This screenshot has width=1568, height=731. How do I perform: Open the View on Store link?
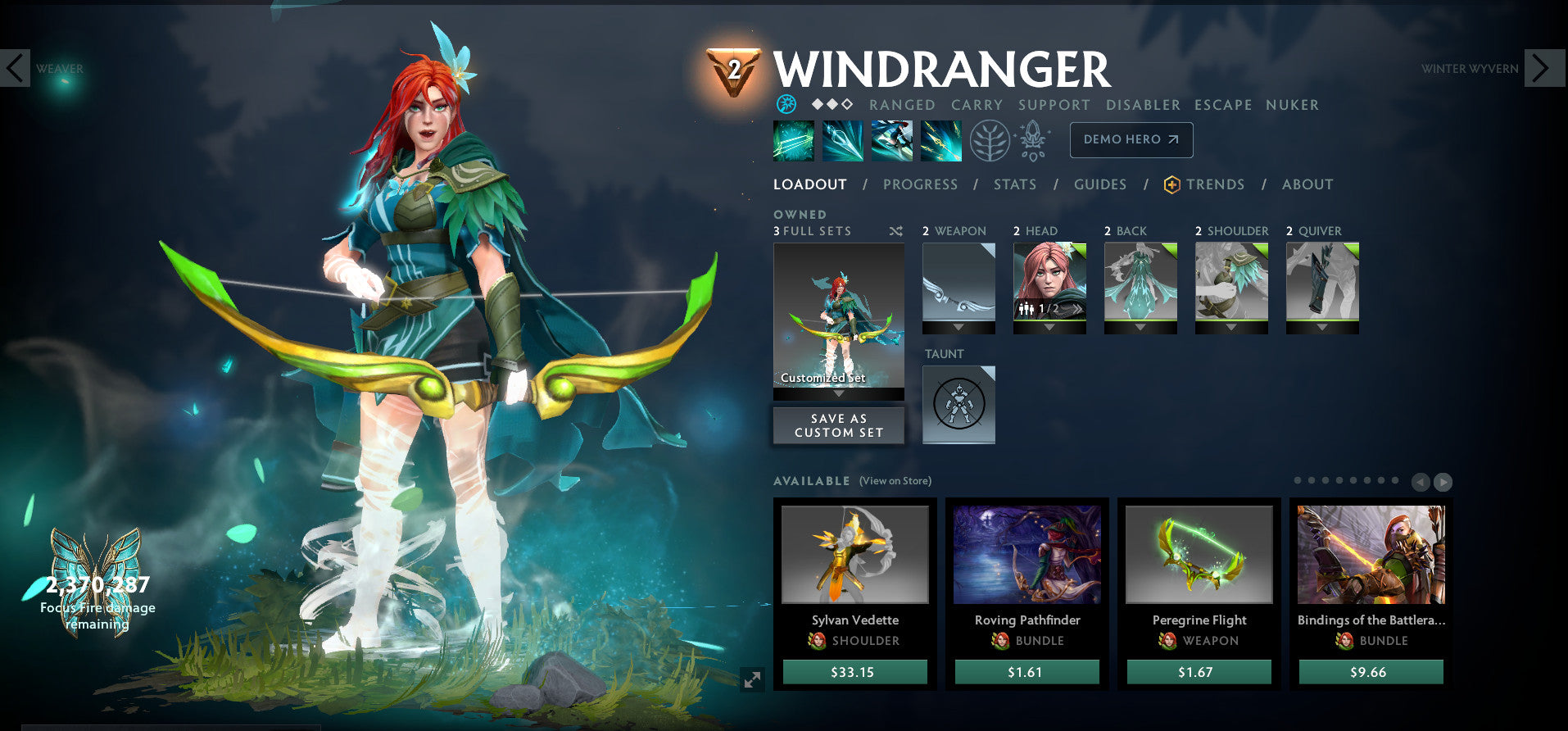point(895,481)
